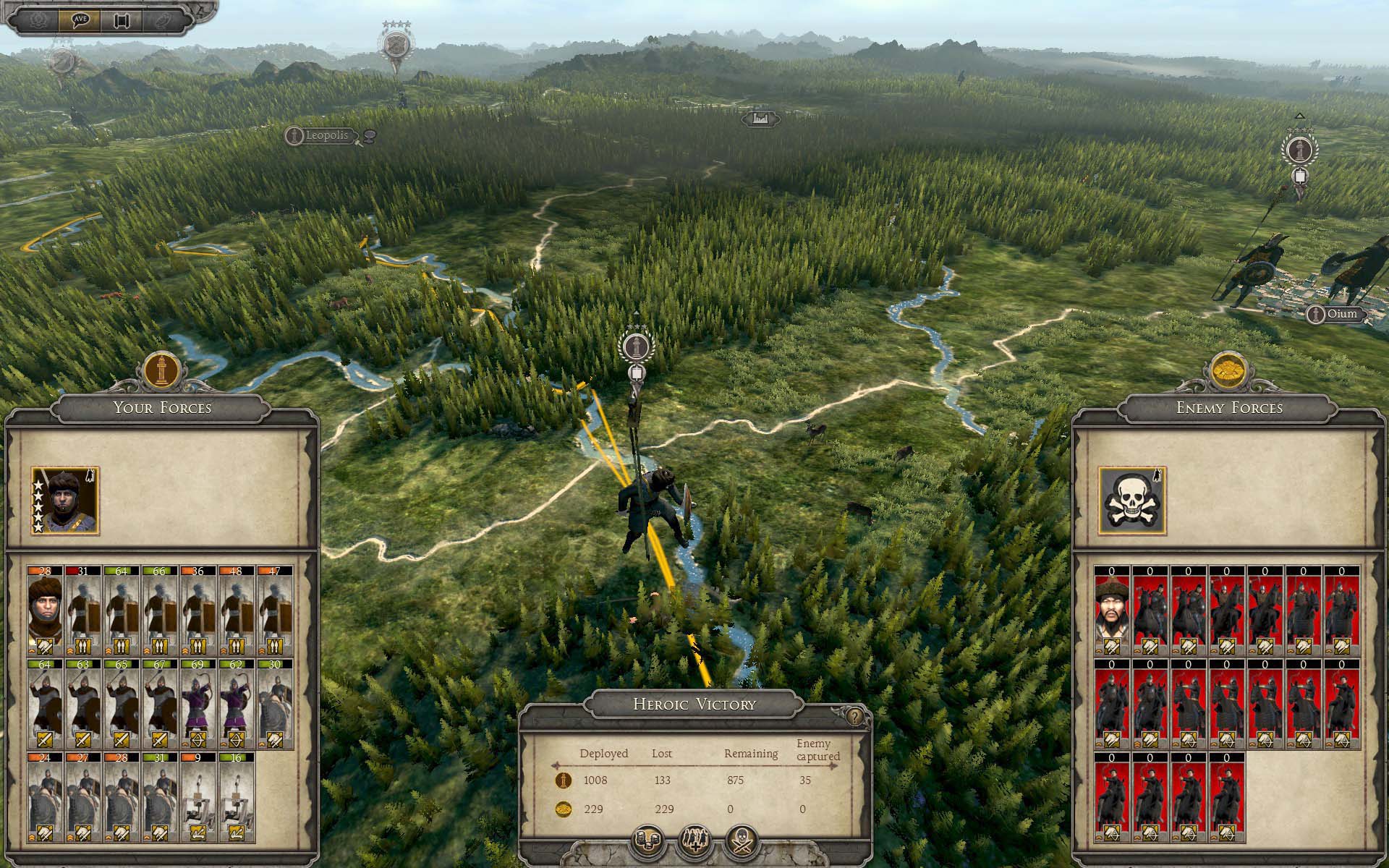Image resolution: width=1389 pixels, height=868 pixels.
Task: Click the gold emblem above Enemy Forces
Action: point(1228,371)
